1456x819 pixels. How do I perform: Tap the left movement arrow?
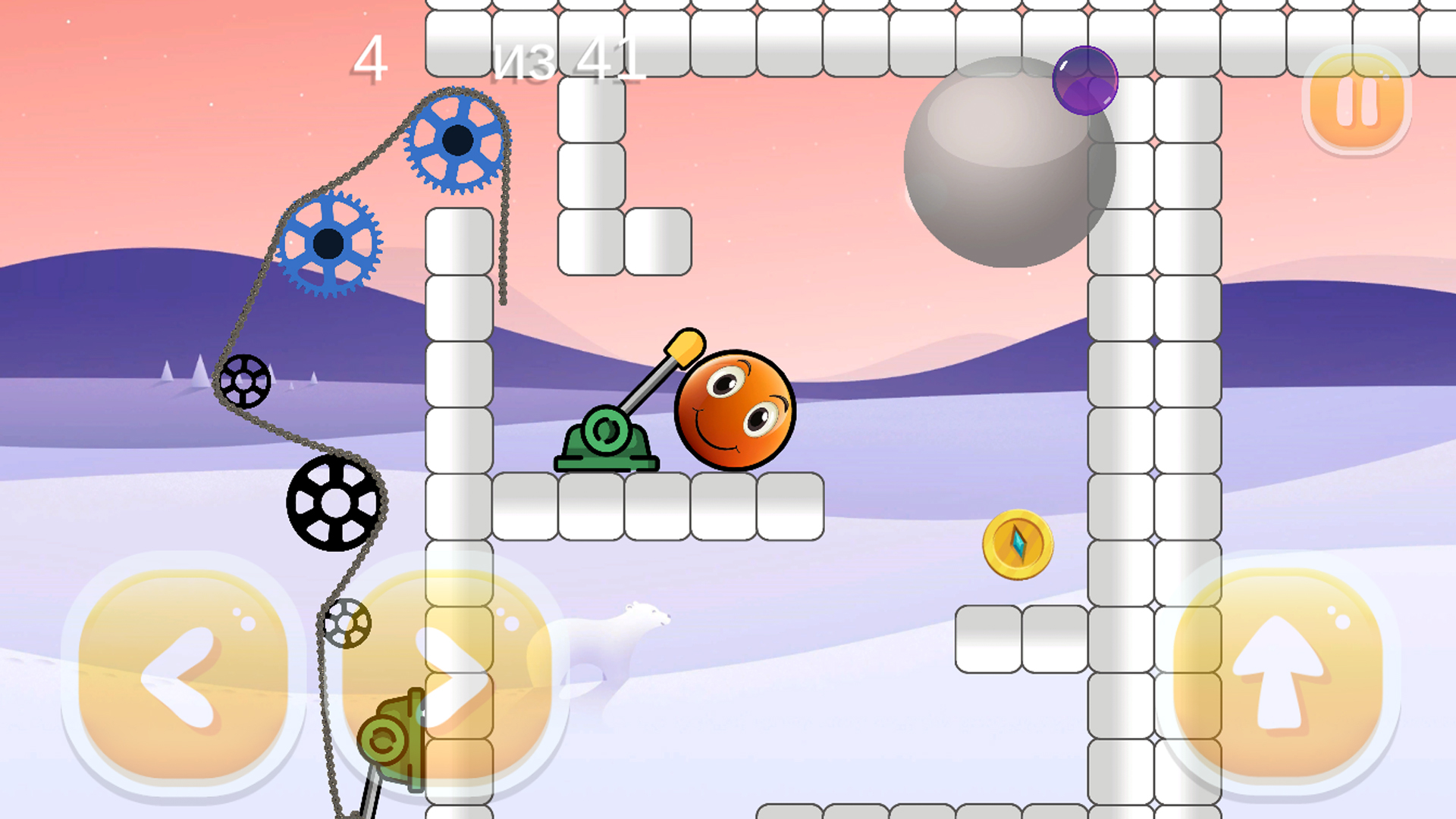coord(184,675)
